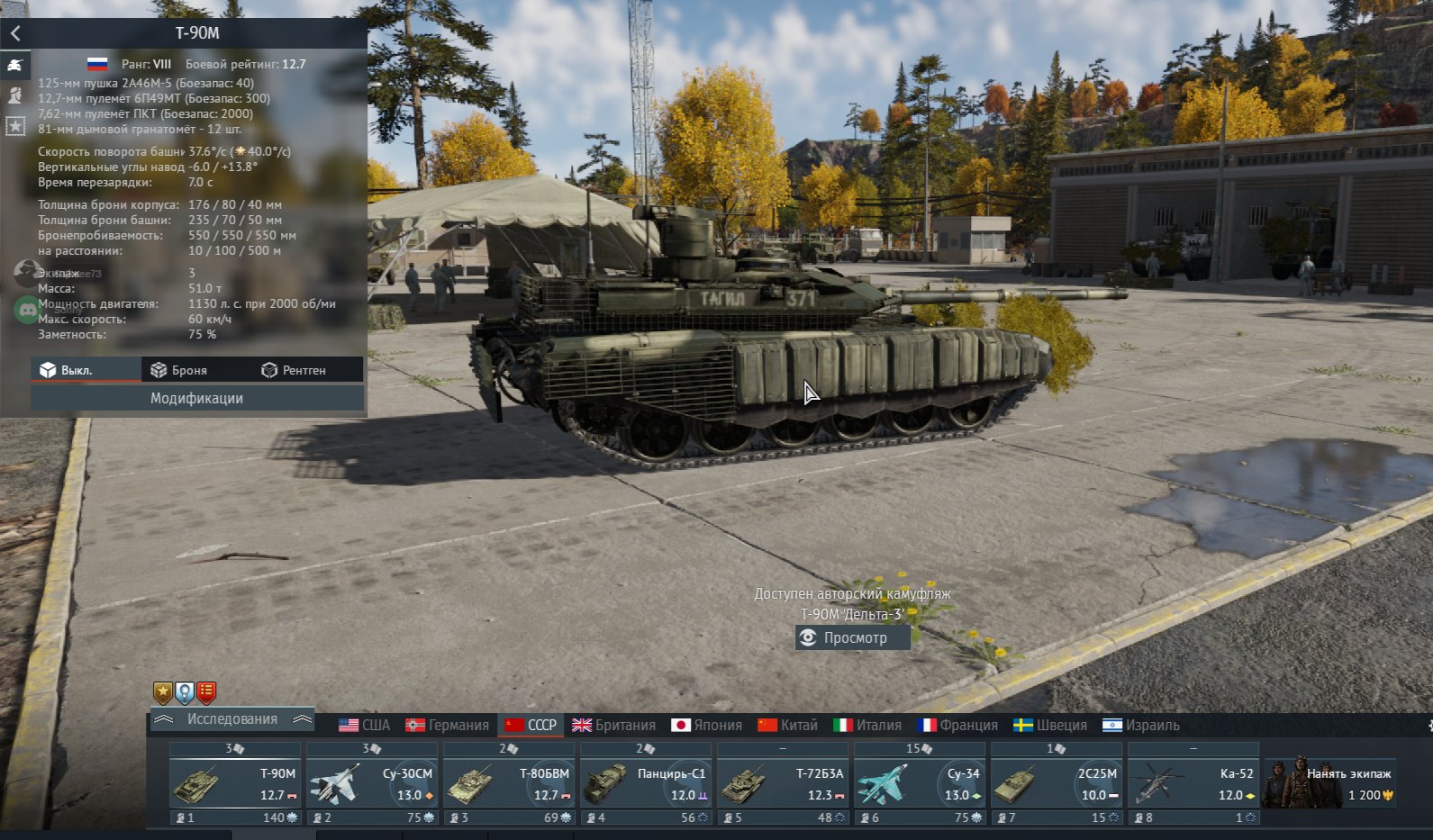Choose the Китай nation tab
Screen dimensions: 1433x840
click(788, 725)
